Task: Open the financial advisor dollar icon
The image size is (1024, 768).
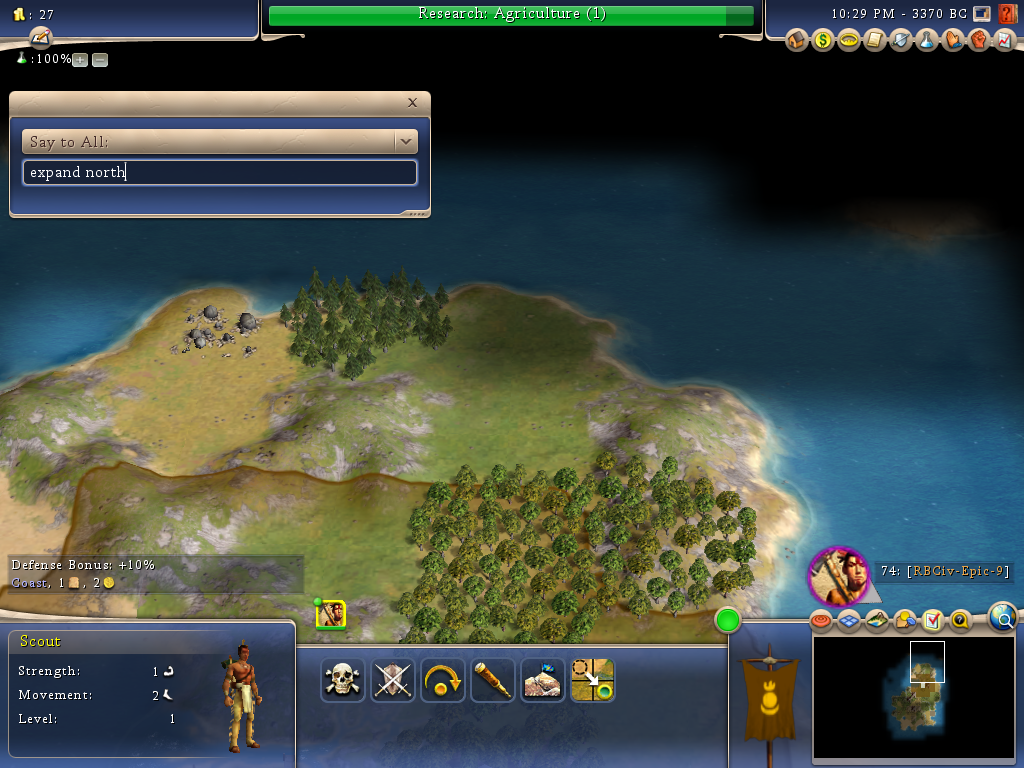Action: (823, 41)
